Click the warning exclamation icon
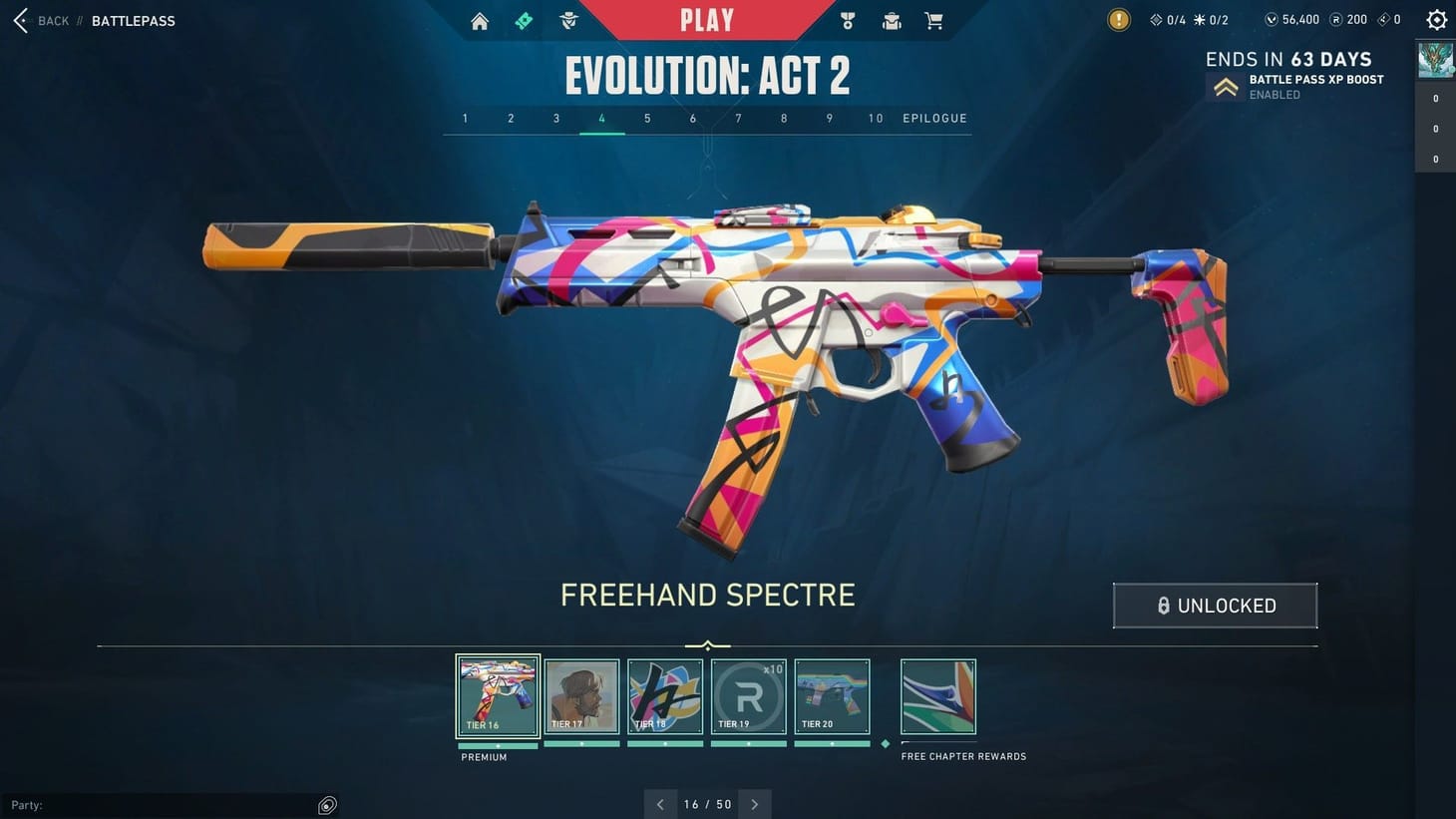Screen dimensions: 1456x819 (1118, 18)
